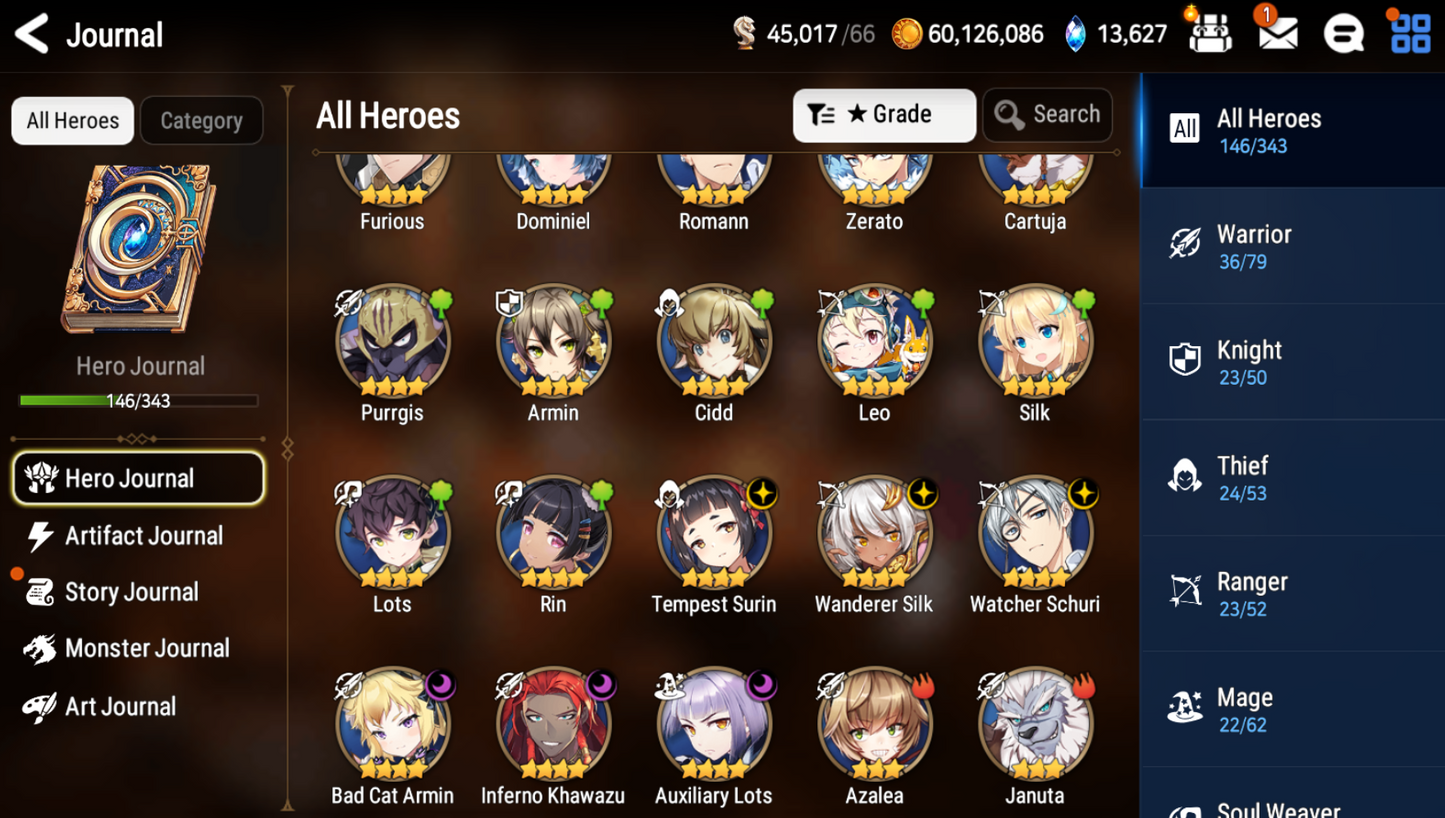The width and height of the screenshot is (1445, 818).
Task: Filter heroes by Mage class
Action: point(1290,710)
